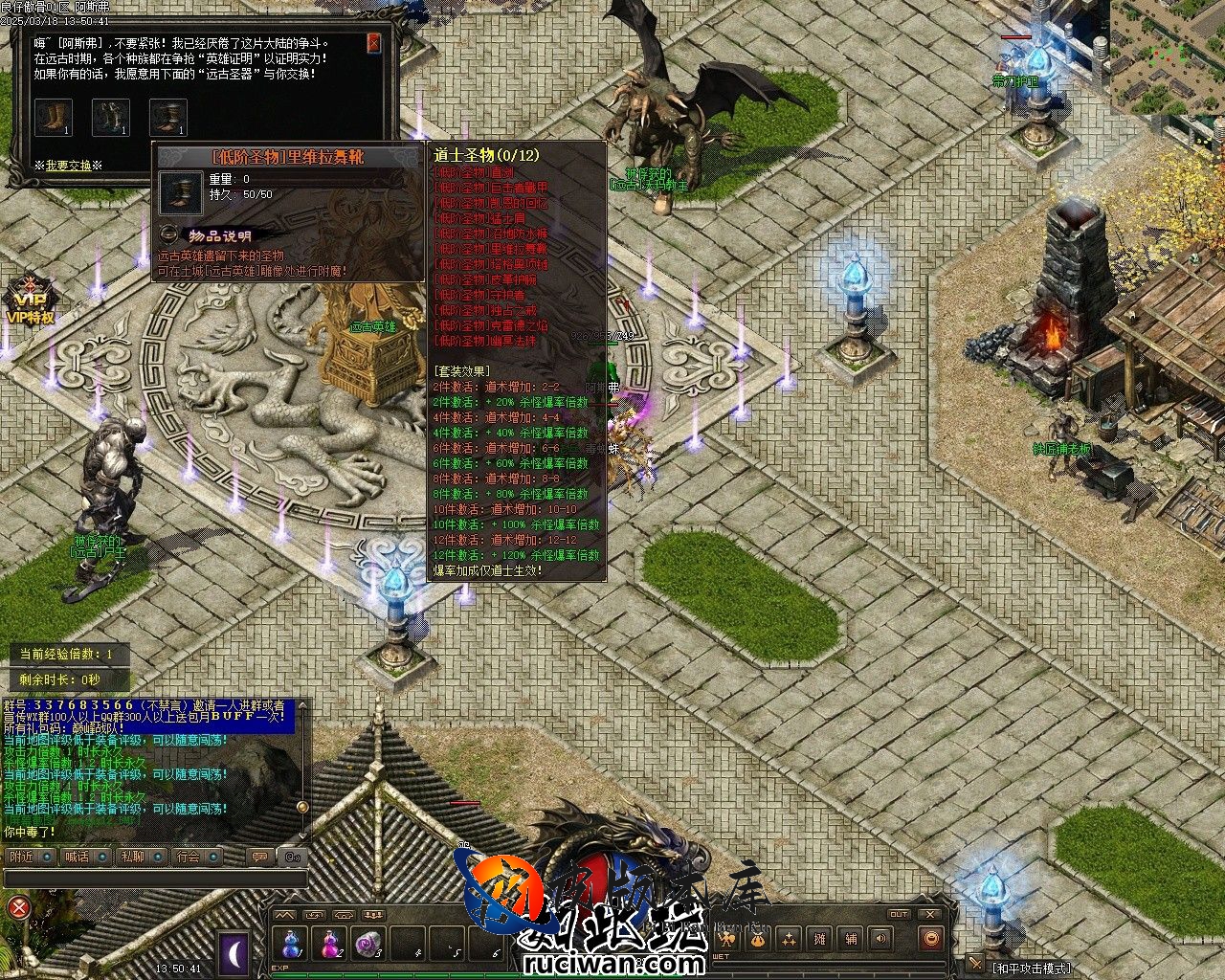Toggle the peace attack mode sword icon
This screenshot has height=980, width=1225.
click(x=974, y=964)
